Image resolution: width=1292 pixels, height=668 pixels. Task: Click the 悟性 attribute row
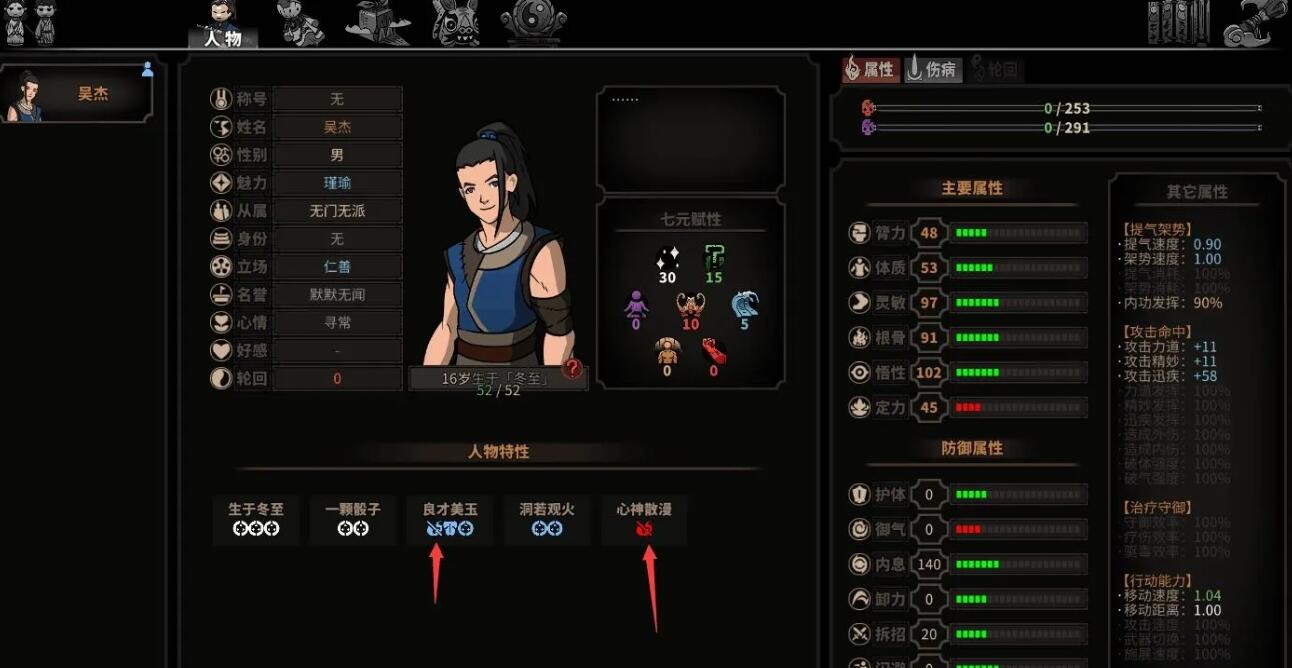967,373
